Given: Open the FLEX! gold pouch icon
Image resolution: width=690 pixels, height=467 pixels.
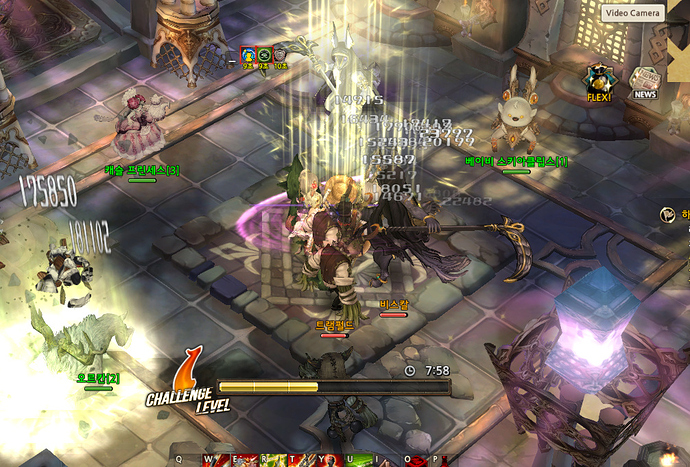Looking at the screenshot, I should (x=599, y=83).
